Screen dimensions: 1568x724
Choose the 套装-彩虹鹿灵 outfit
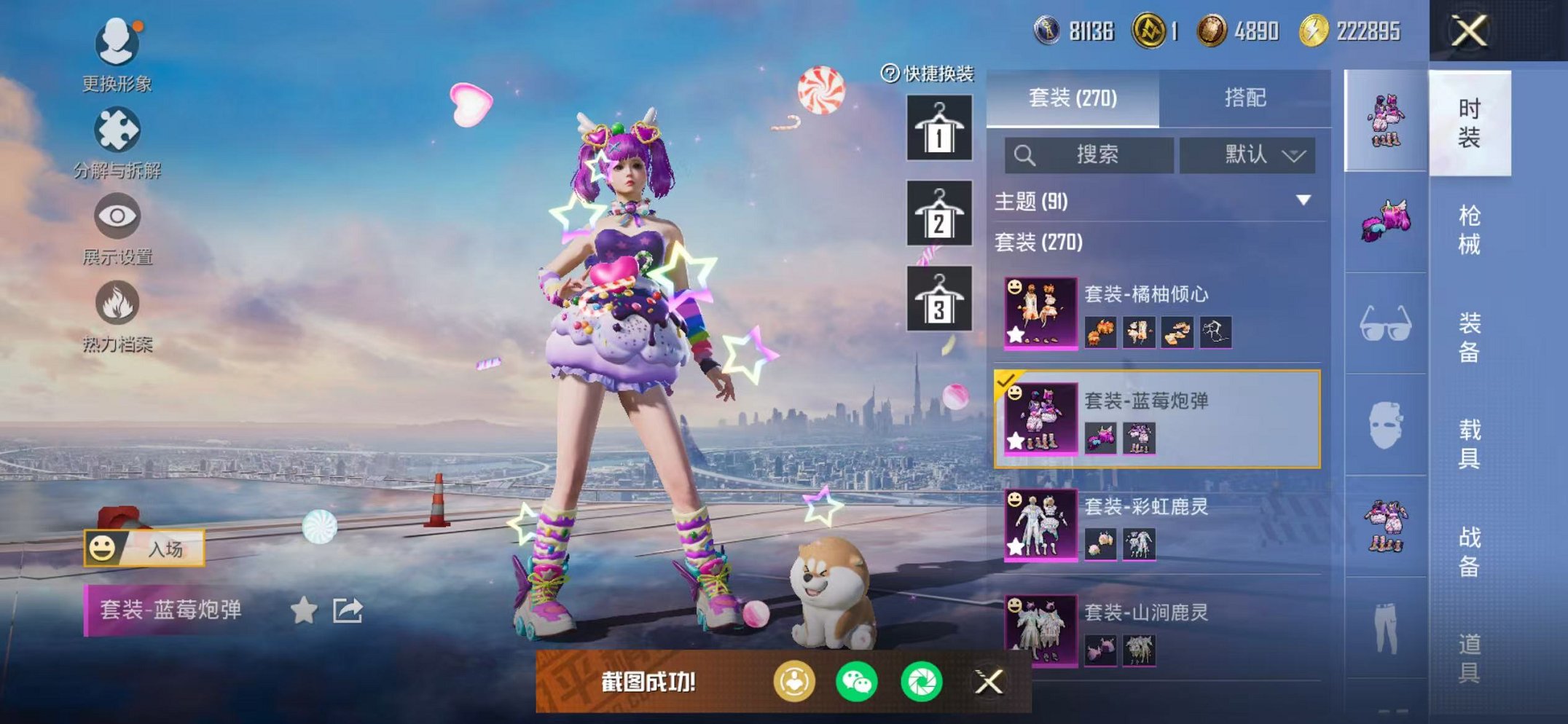tap(1159, 524)
